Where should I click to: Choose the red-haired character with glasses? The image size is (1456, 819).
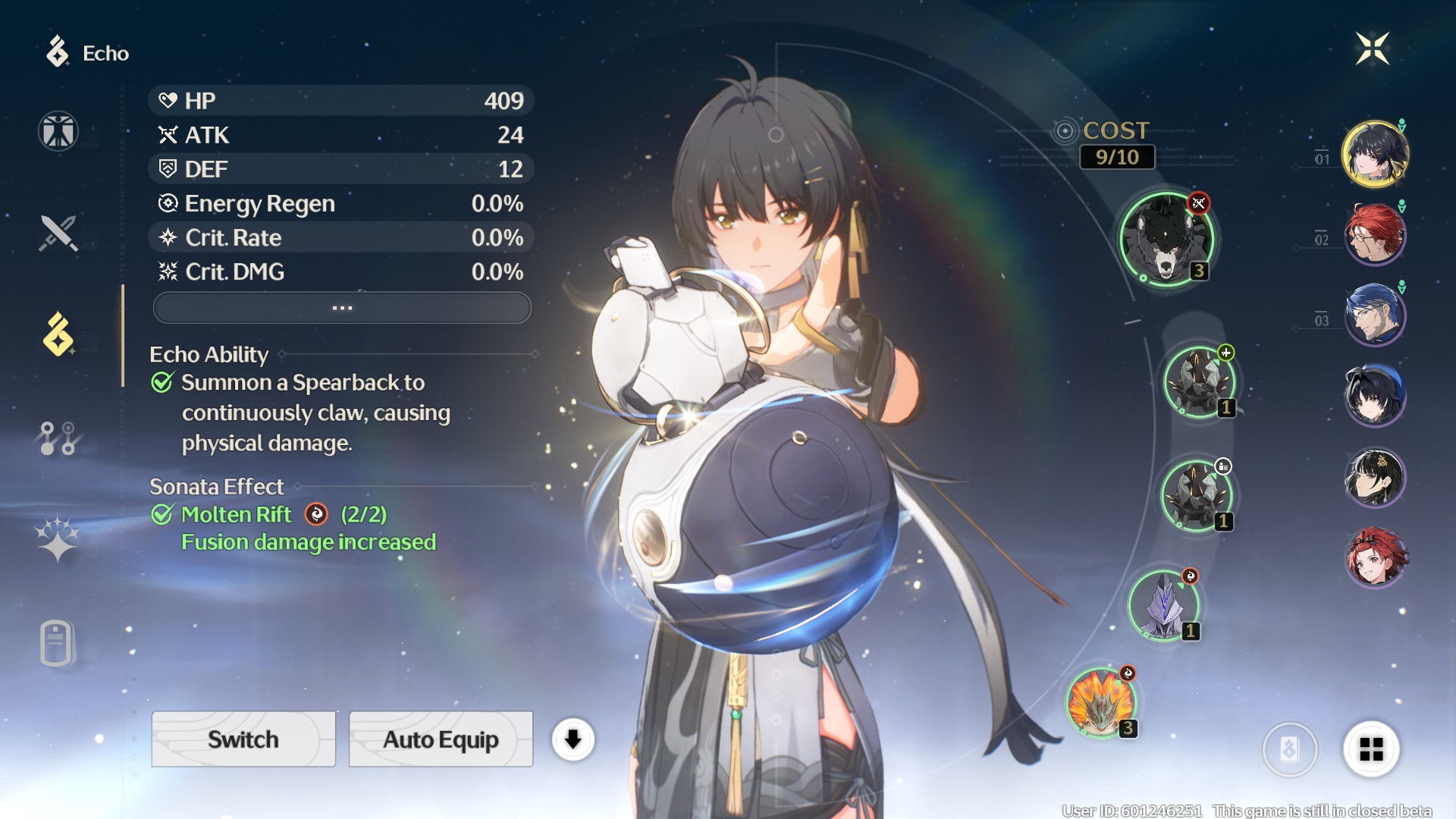1374,234
